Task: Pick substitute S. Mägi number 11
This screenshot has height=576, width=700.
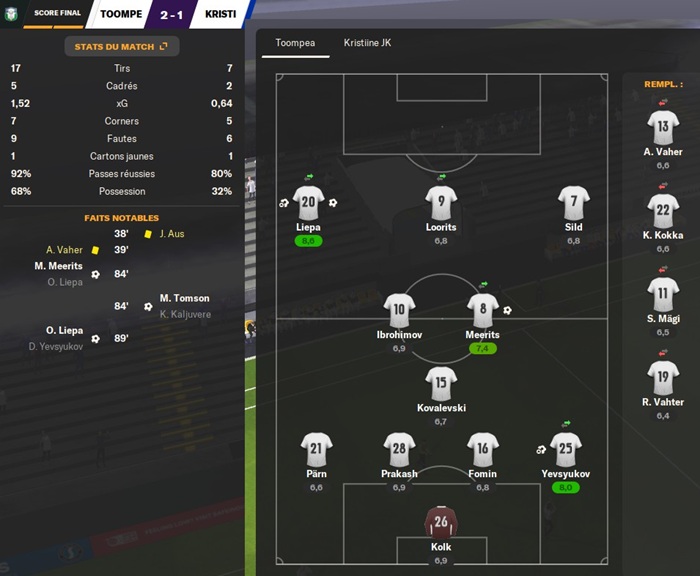Action: tap(663, 295)
